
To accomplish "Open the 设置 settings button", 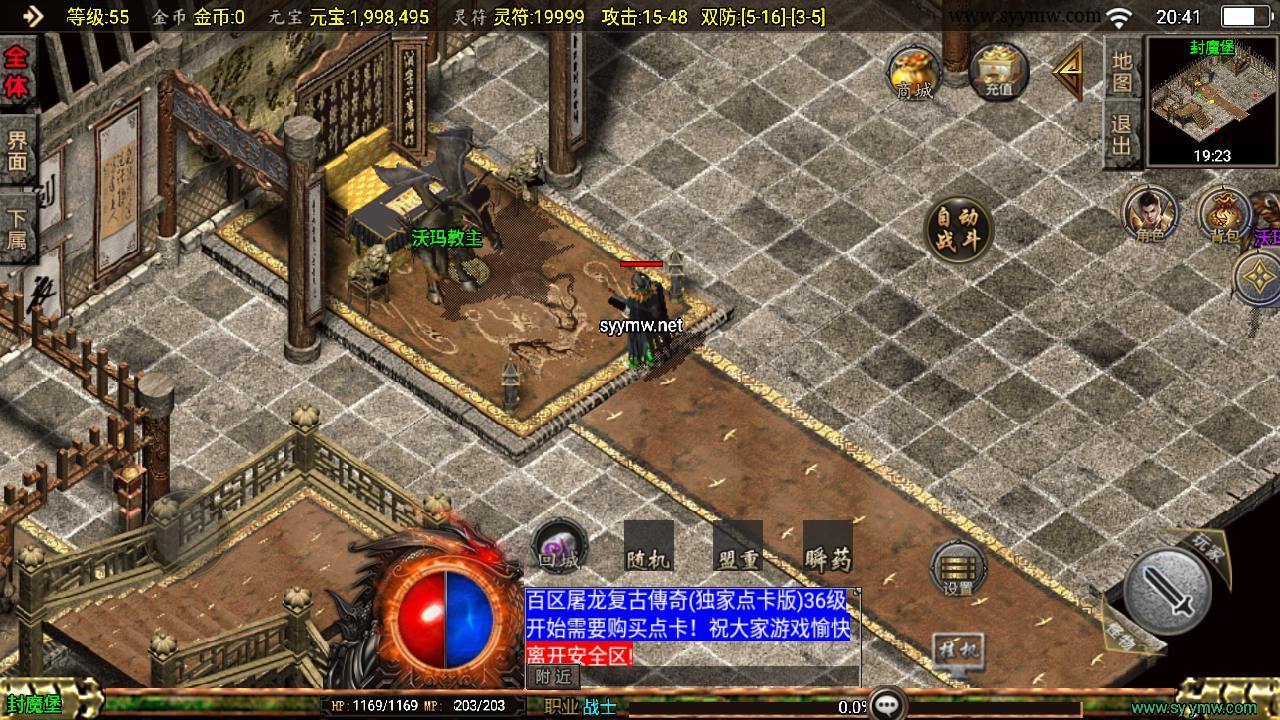I will point(958,570).
